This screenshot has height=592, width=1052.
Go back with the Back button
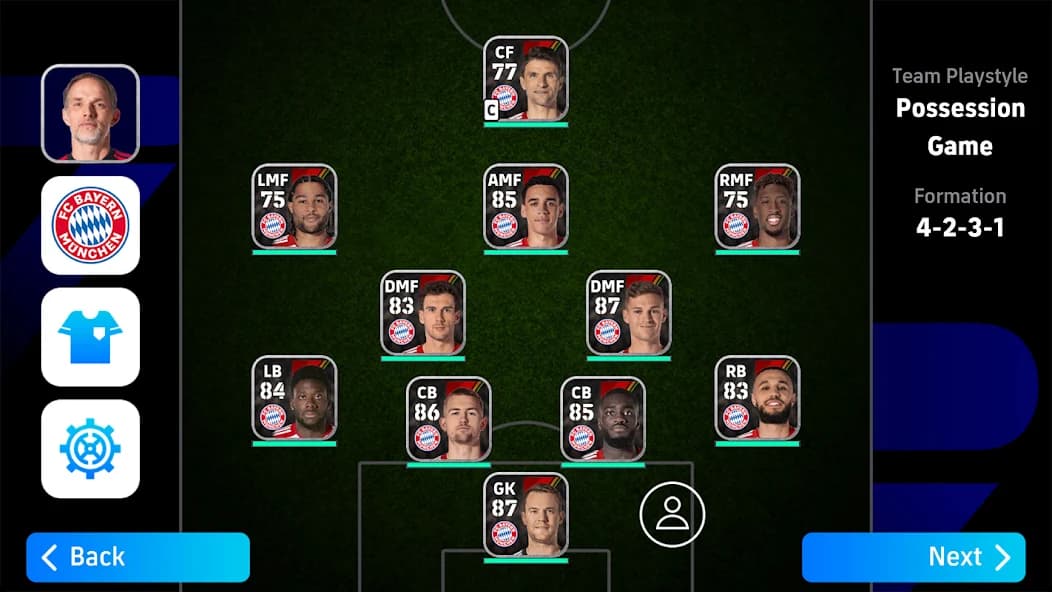point(138,557)
